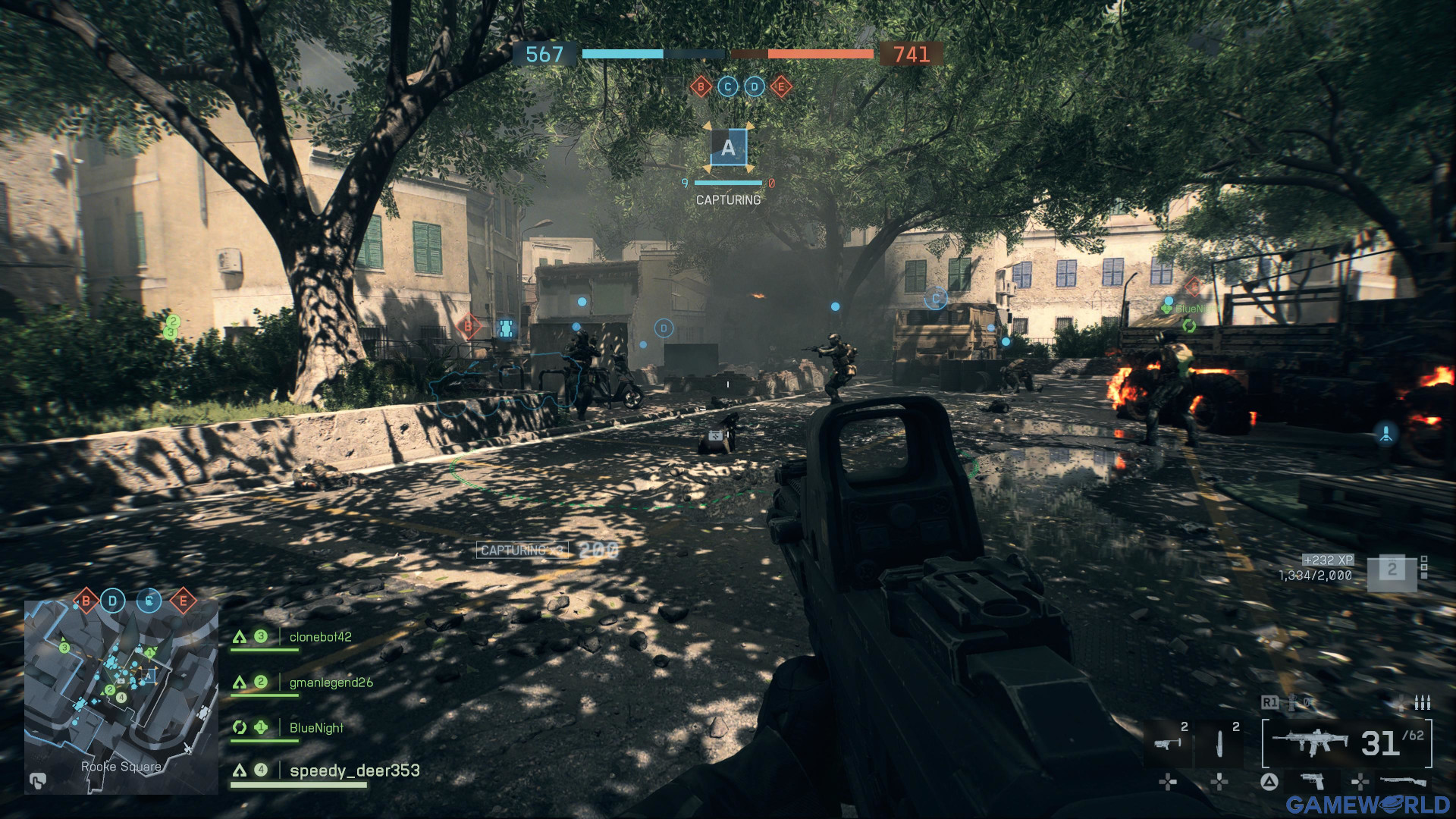
Task: Select the knife gadget slot
Action: (1219, 742)
